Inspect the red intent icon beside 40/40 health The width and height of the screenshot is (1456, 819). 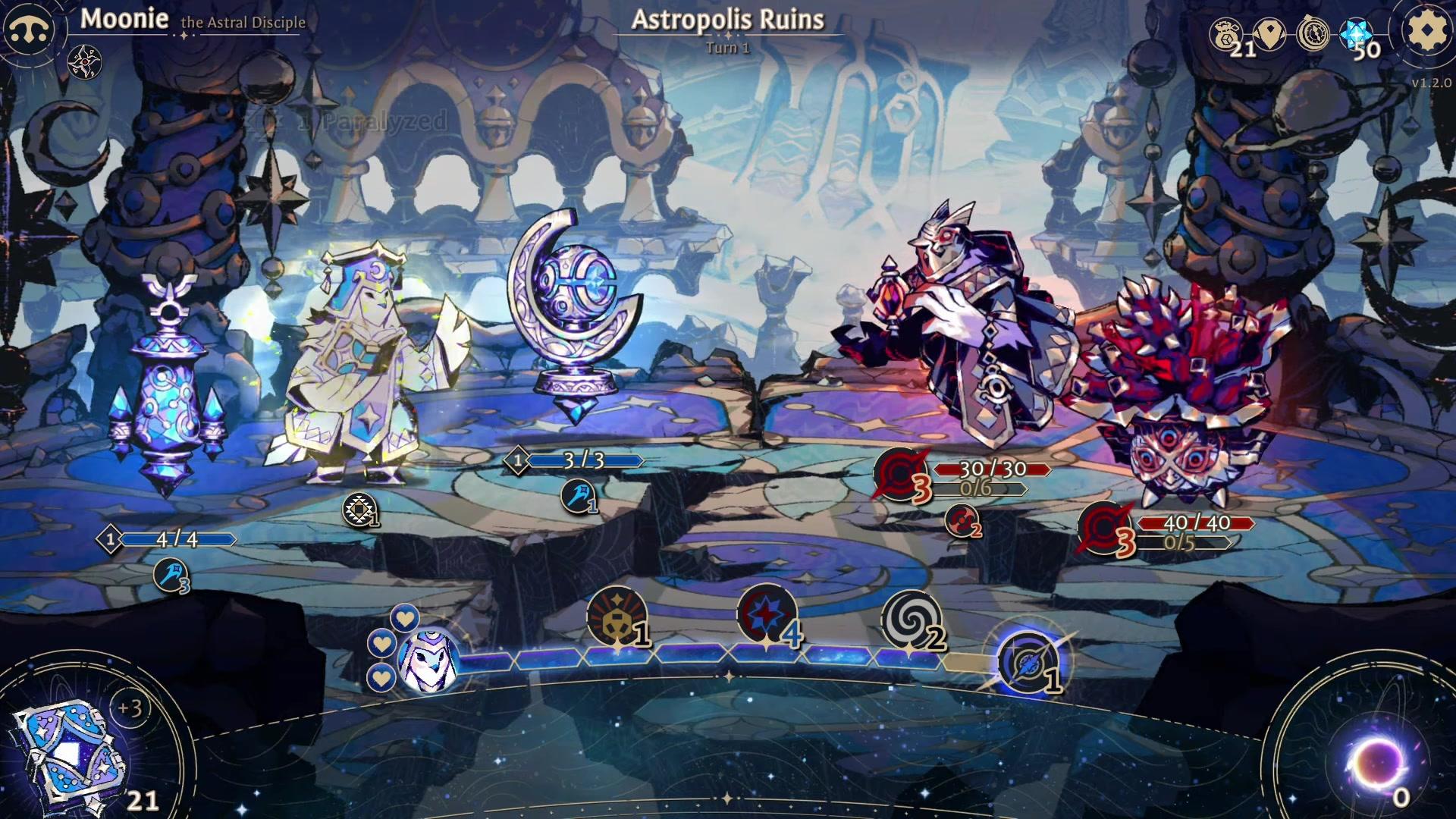point(1104,529)
